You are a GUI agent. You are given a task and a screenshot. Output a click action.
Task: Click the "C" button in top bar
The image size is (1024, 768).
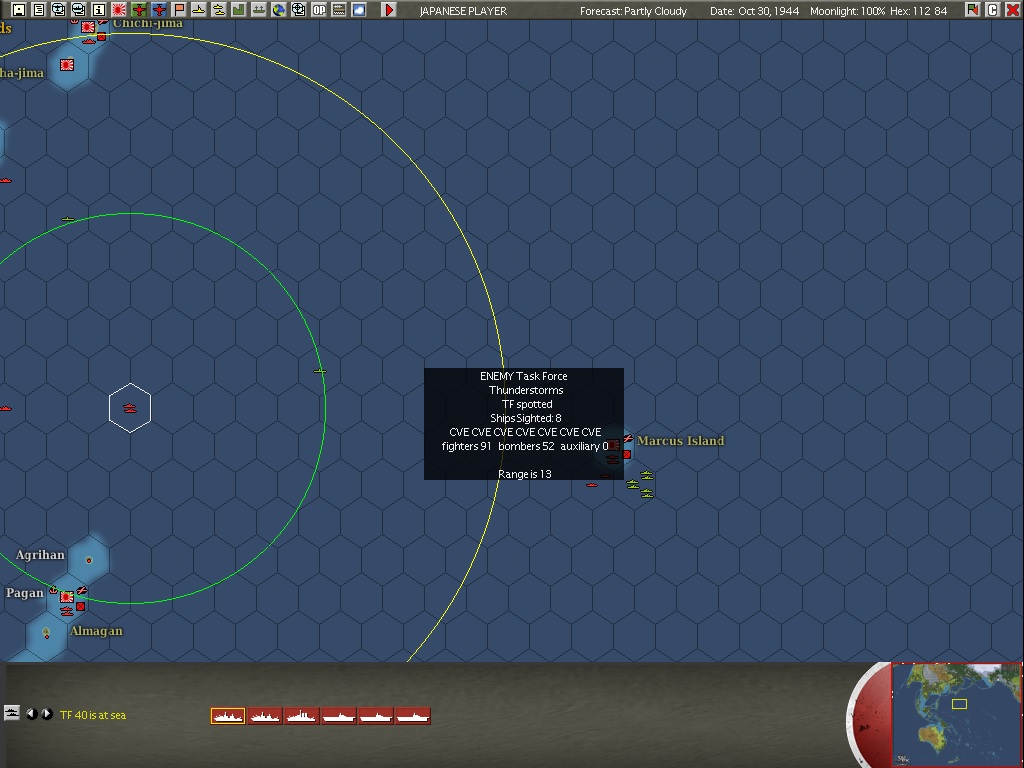(993, 10)
